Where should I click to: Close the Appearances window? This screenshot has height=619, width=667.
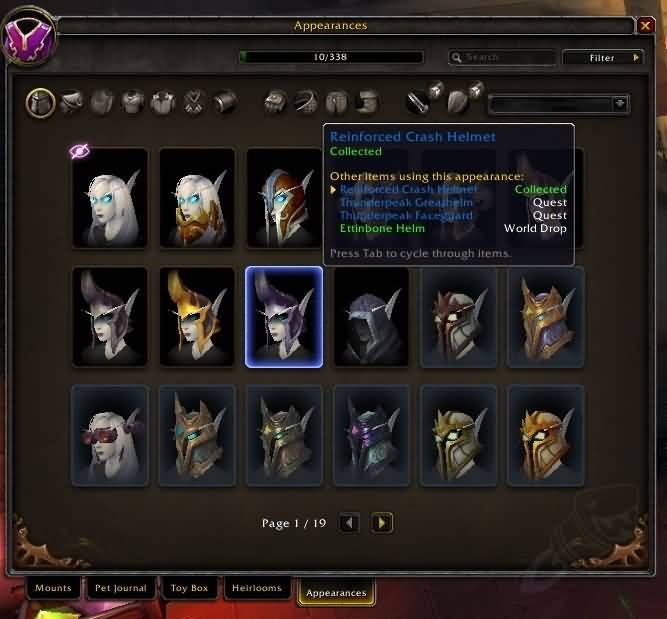(x=647, y=25)
